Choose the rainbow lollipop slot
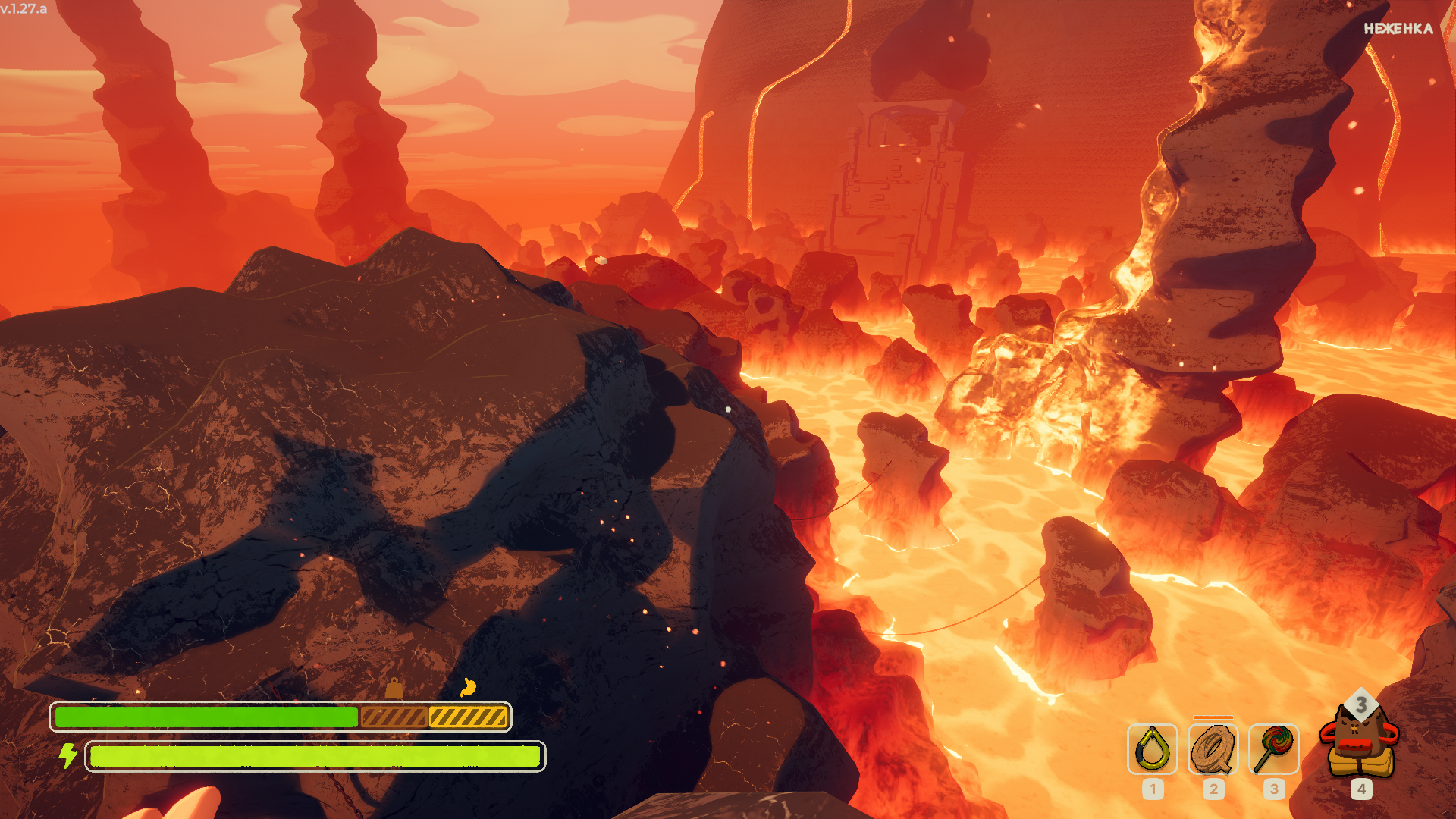This screenshot has width=1456, height=819. 1273,749
